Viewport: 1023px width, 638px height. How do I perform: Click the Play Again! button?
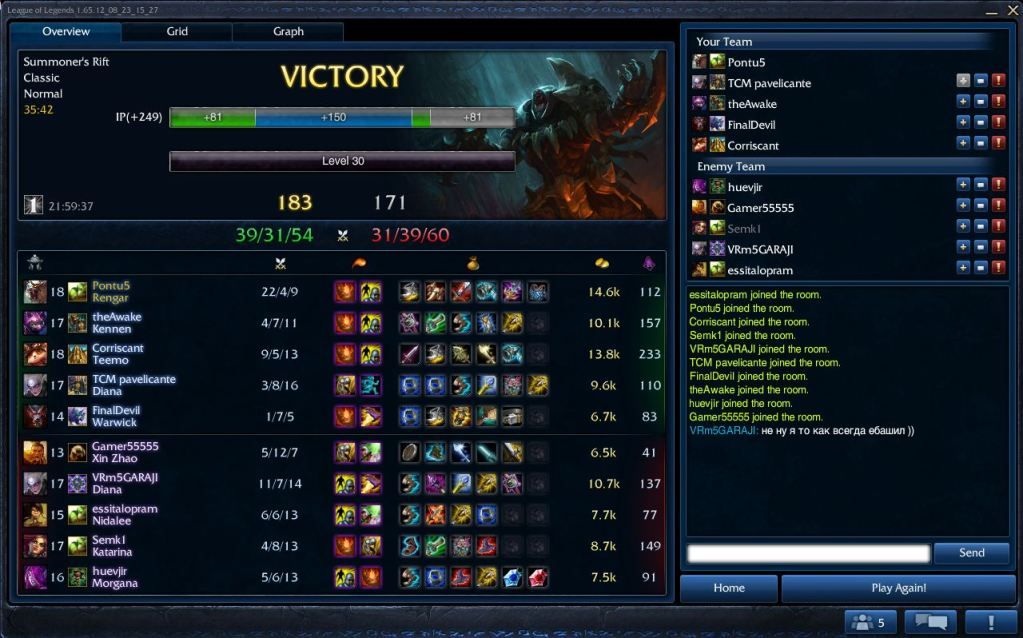898,588
